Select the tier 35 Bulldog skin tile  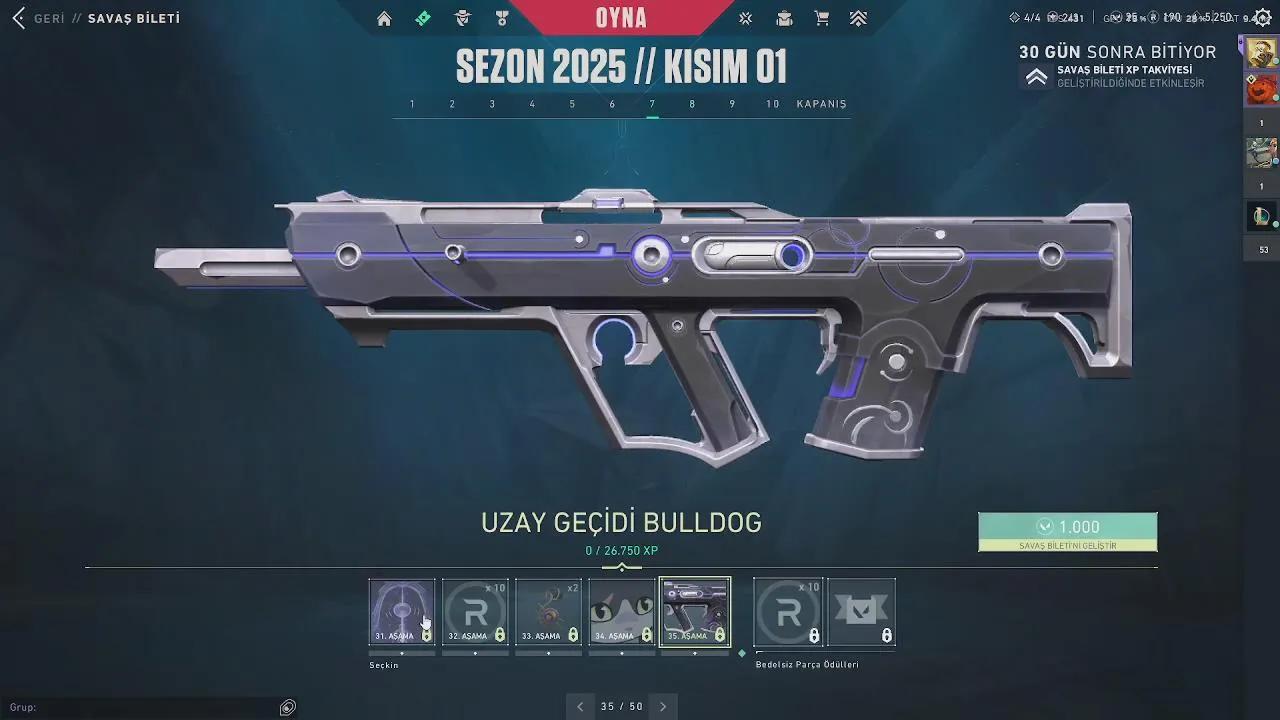695,611
